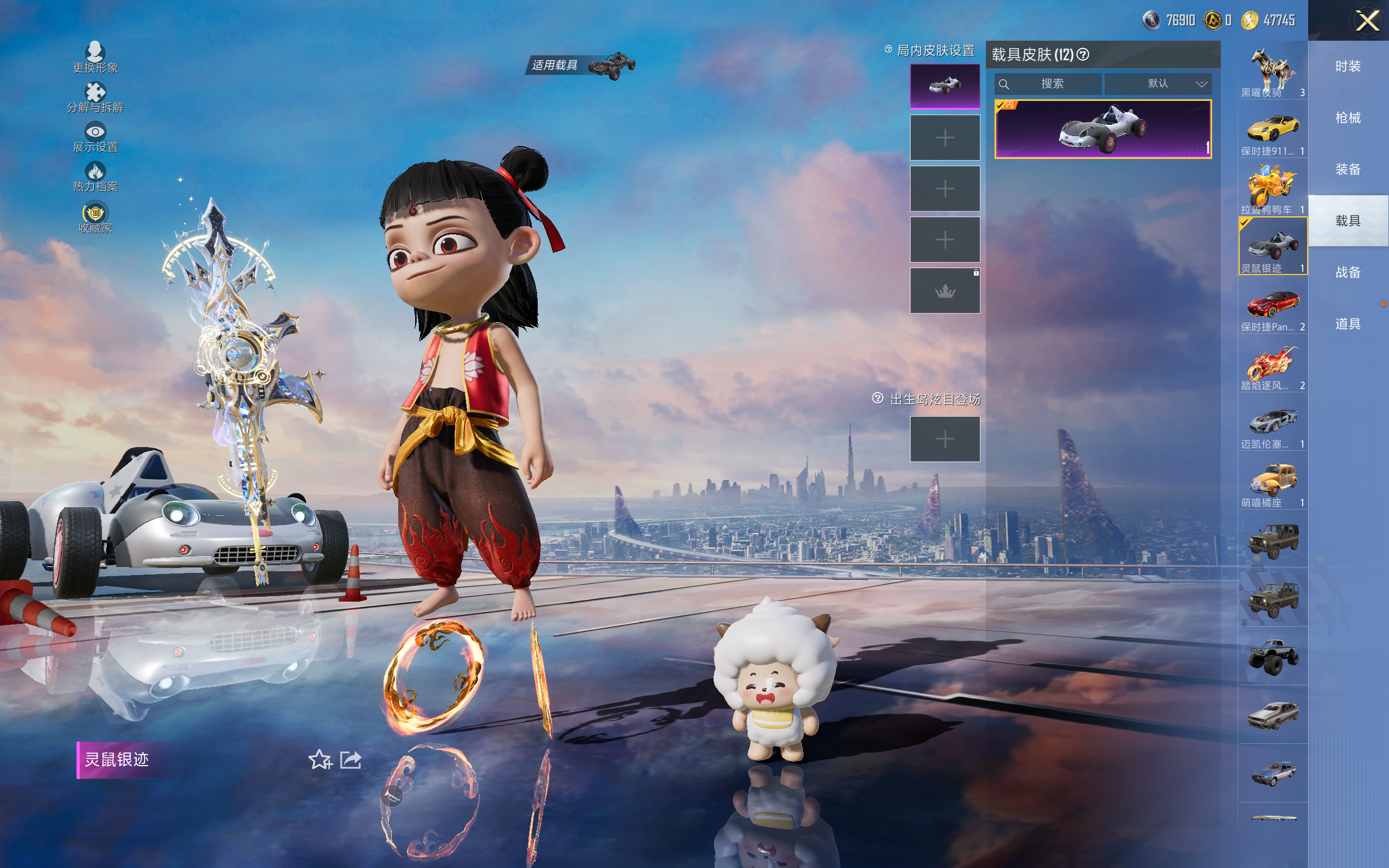Pick the 拉轰鸭鸭车 vehicle skin
Viewport: 1389px width, 868px height.
(1272, 188)
